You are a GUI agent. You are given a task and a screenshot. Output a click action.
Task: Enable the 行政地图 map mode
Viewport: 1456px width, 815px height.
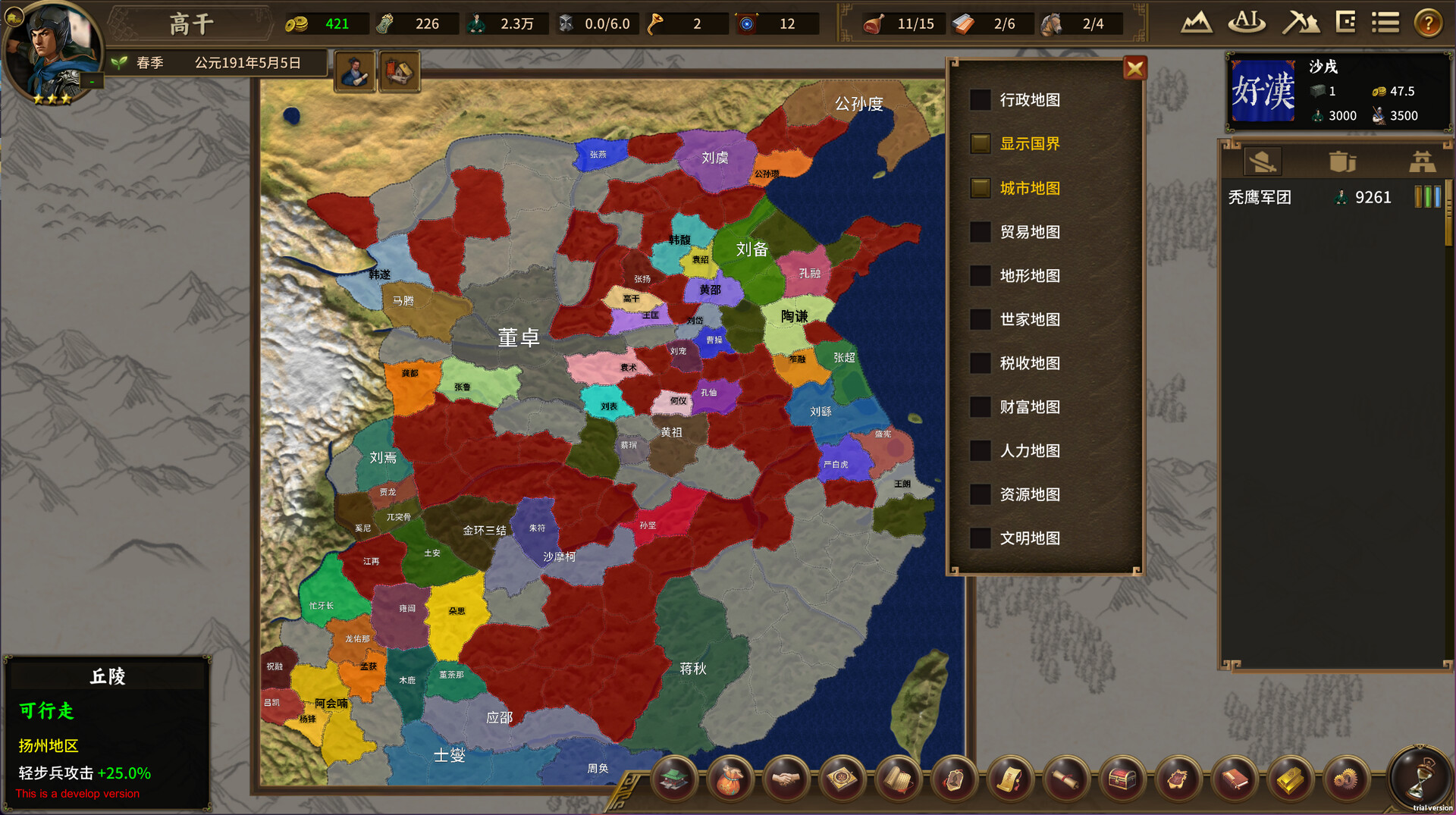981,100
